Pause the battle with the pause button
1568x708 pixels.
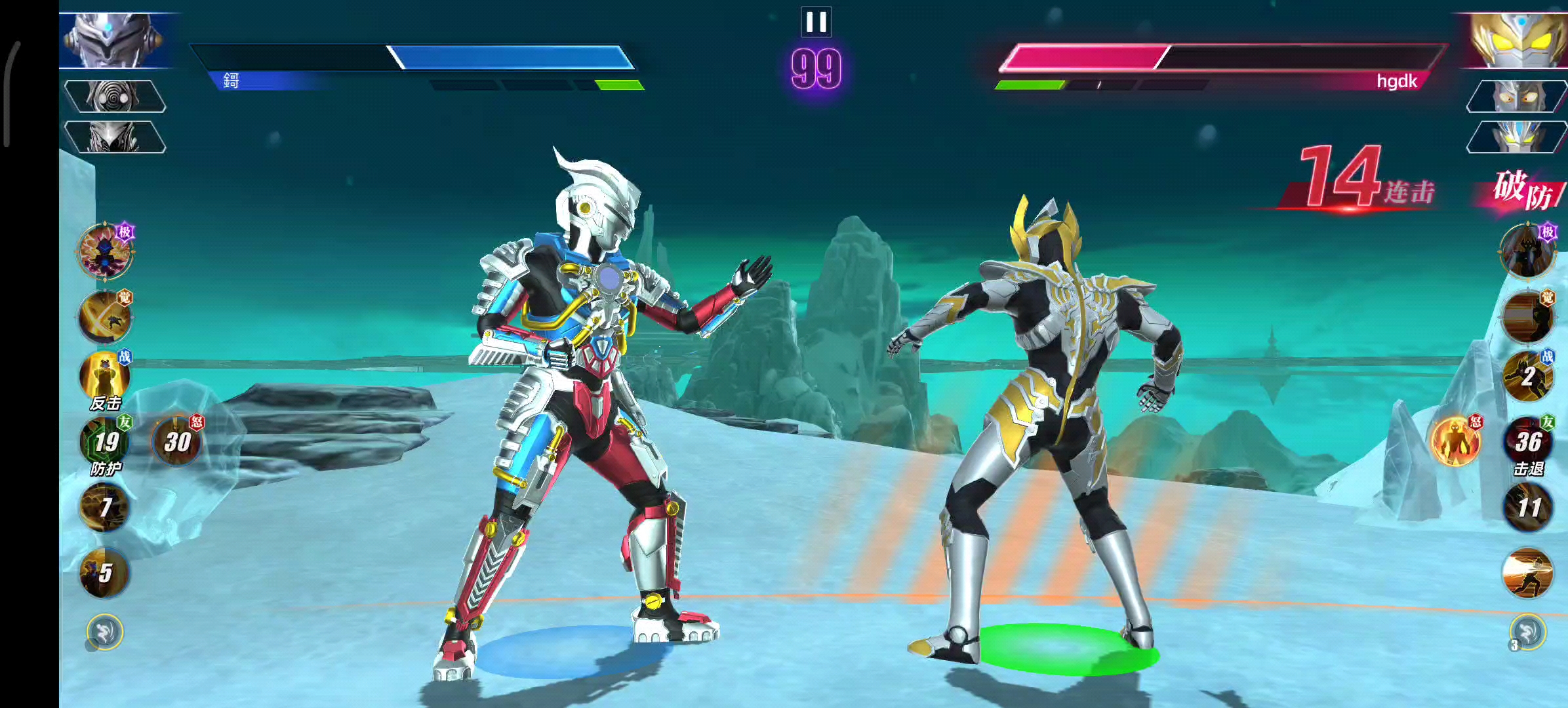[816, 22]
